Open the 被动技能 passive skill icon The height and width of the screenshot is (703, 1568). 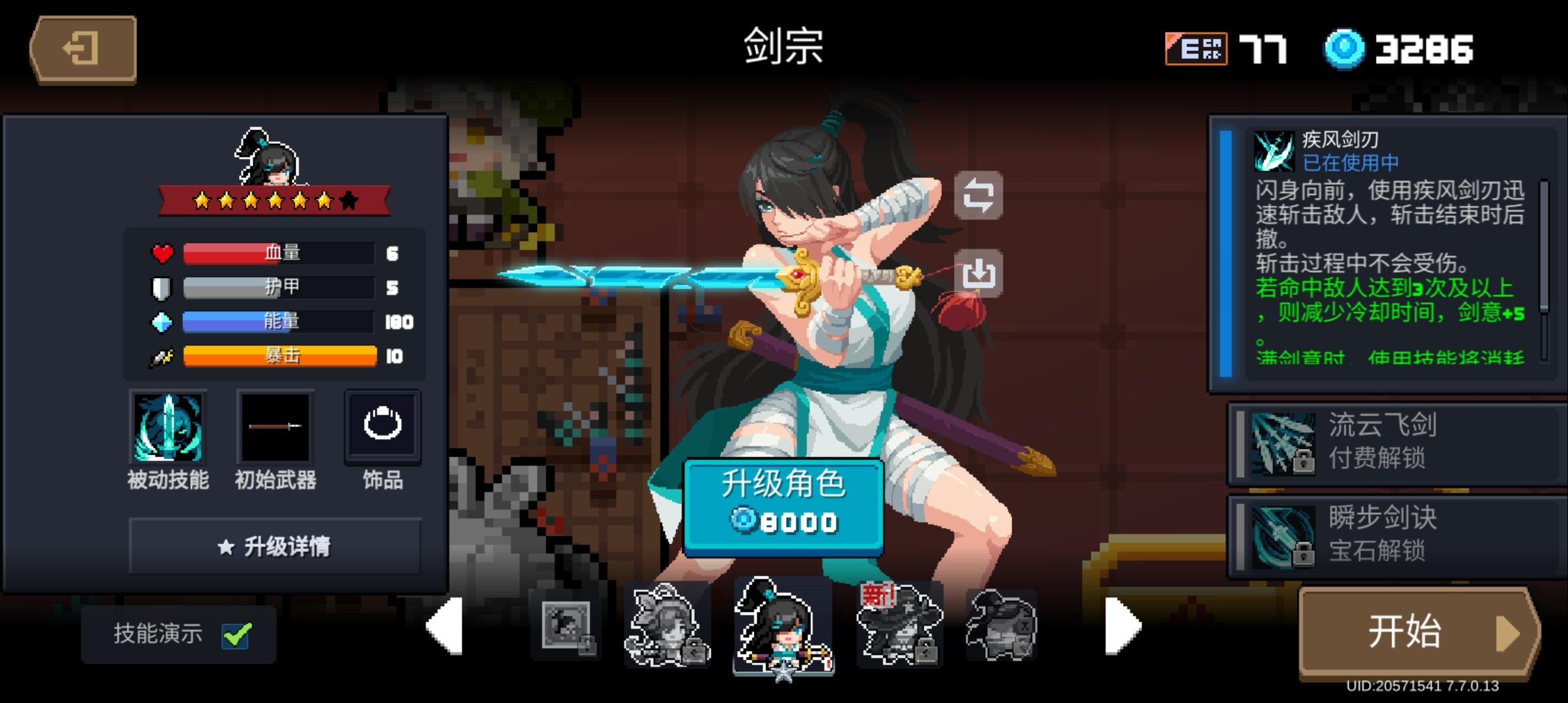click(168, 428)
